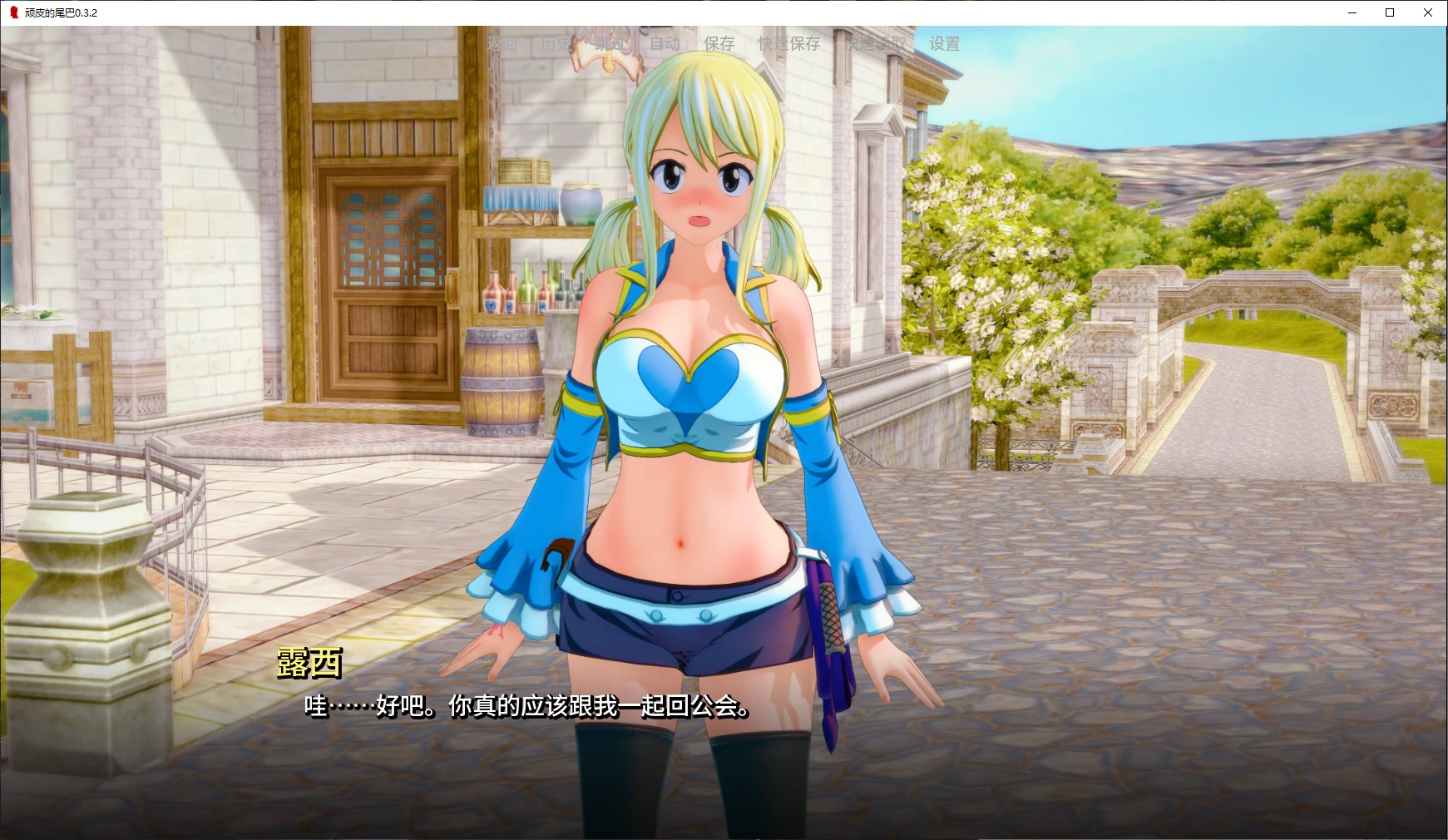Click 保存 to open the save screen
Viewport: 1448px width, 840px height.
[720, 43]
